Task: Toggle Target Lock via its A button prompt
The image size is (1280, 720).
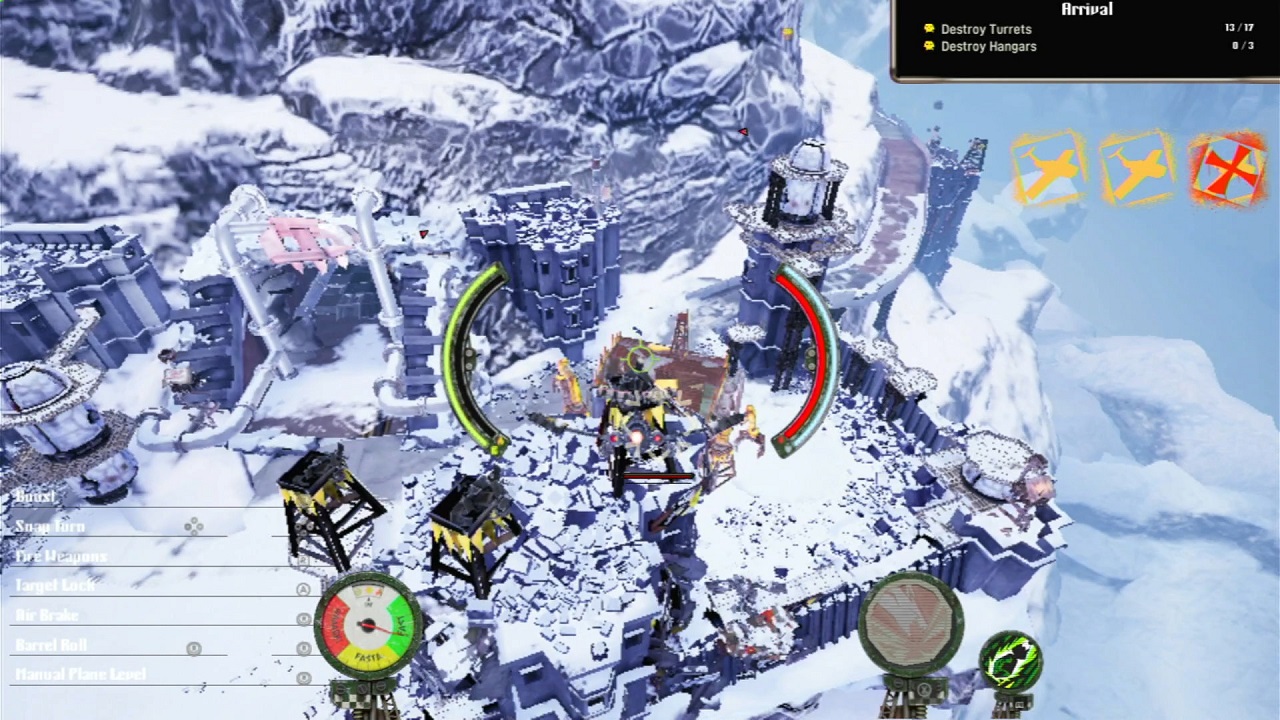Action: (x=301, y=590)
